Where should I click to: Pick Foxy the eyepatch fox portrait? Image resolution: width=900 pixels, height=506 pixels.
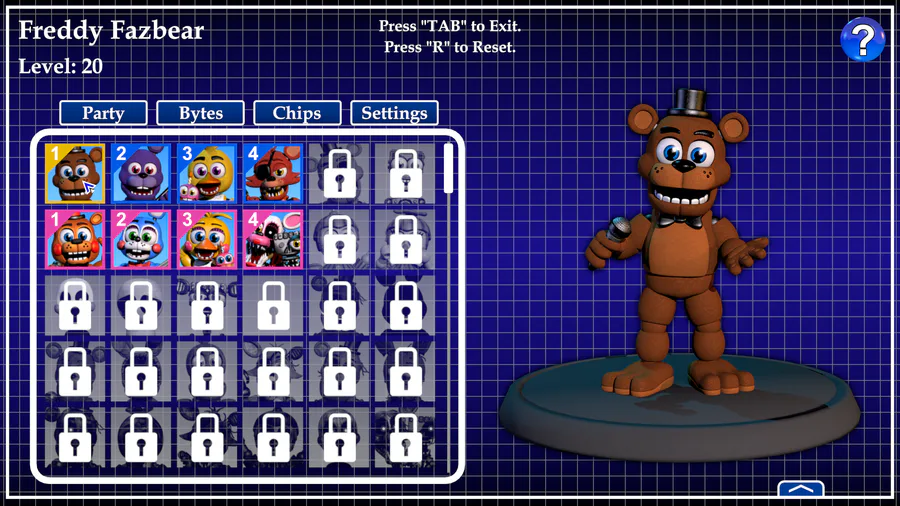tap(273, 173)
